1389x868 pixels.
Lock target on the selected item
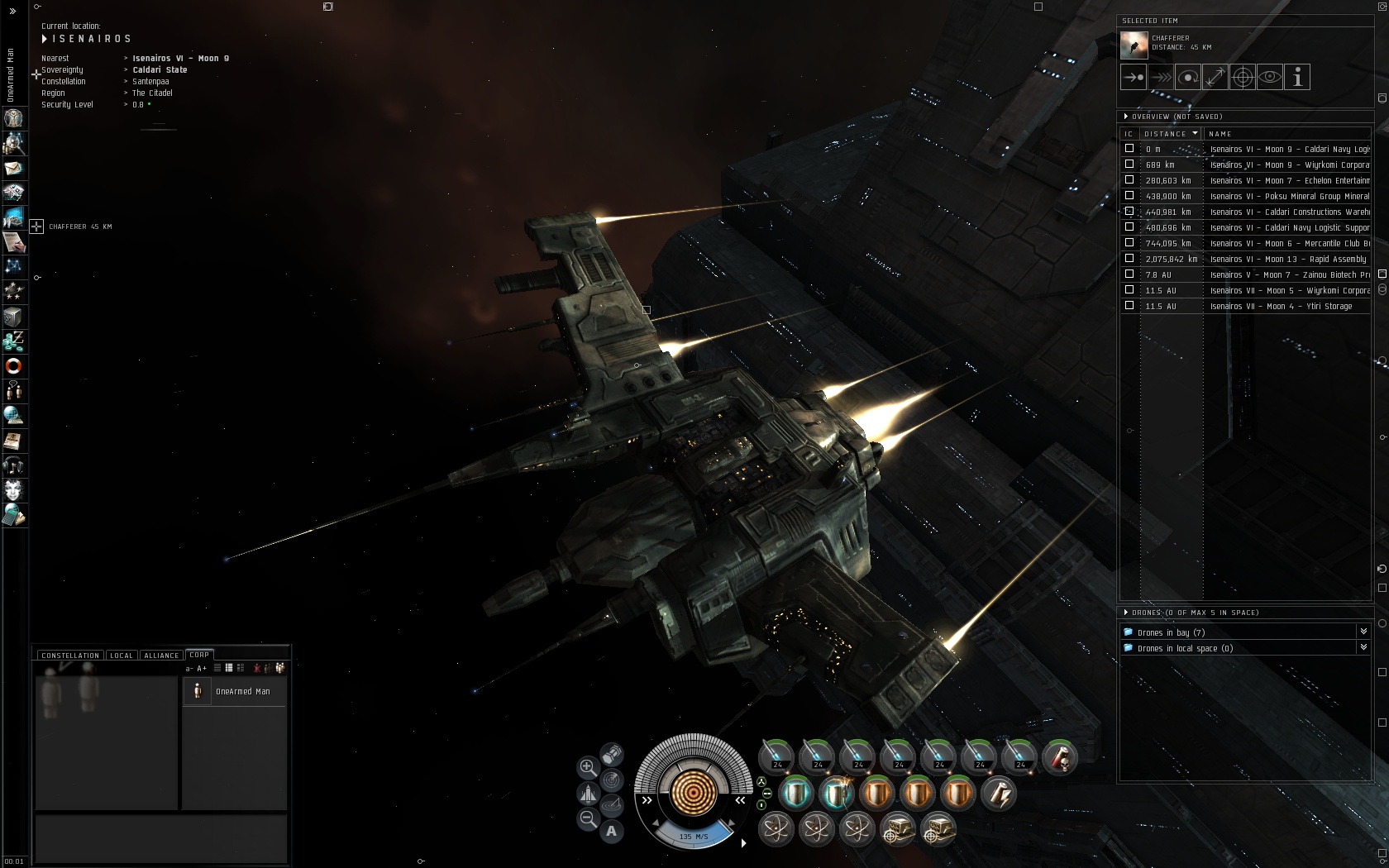(x=1243, y=78)
